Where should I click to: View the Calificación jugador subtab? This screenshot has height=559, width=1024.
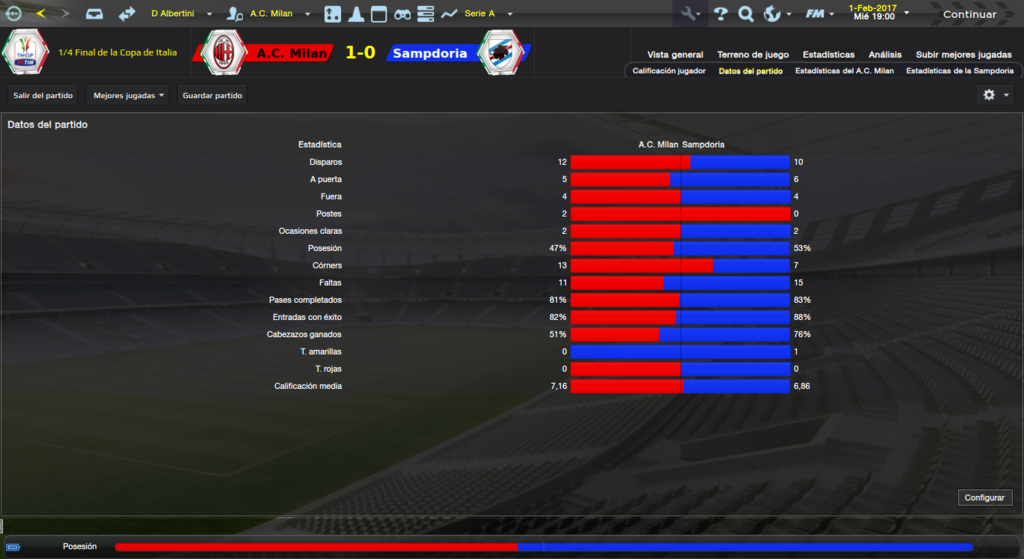[668, 71]
